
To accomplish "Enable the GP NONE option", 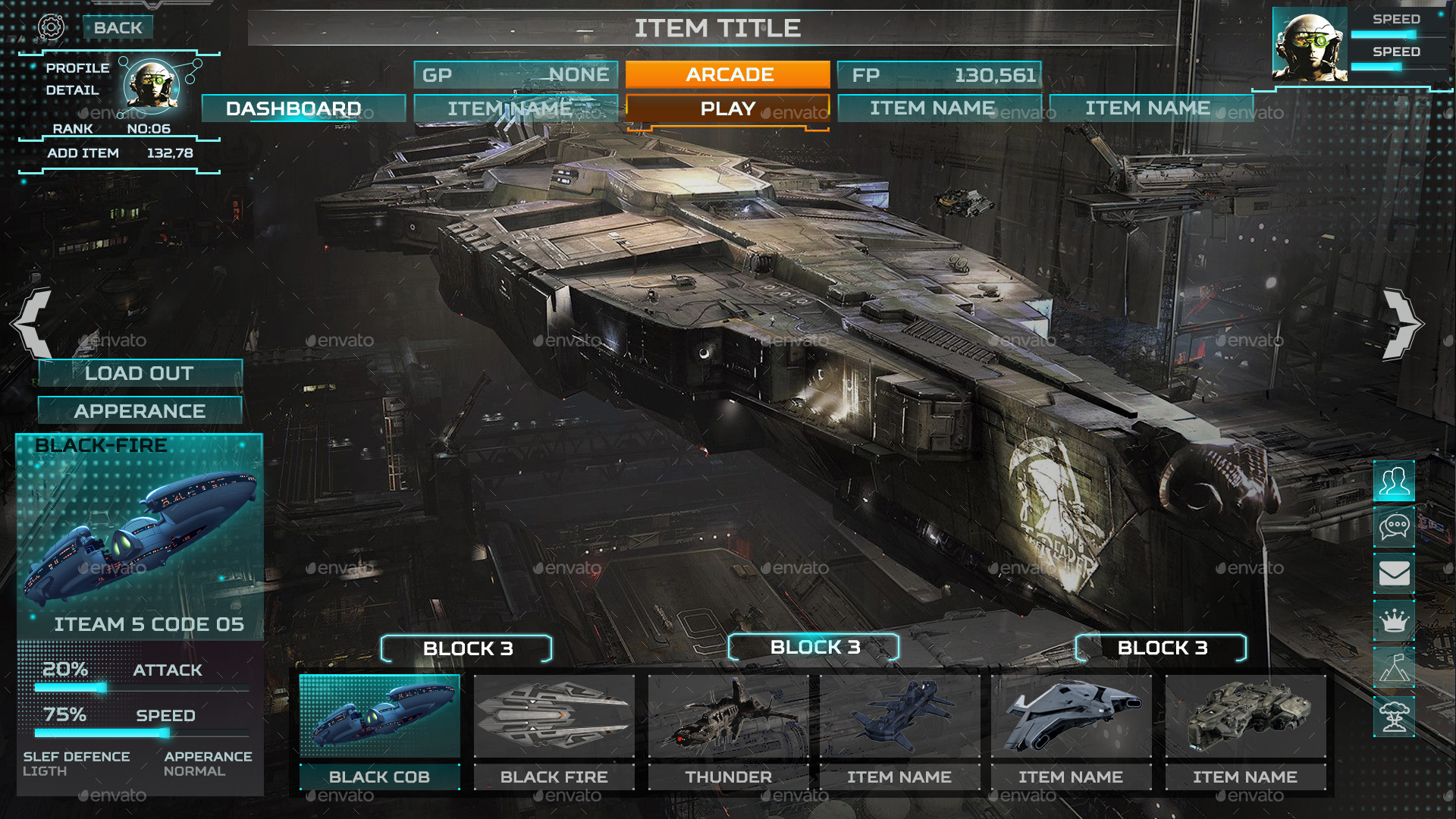I will 516,74.
